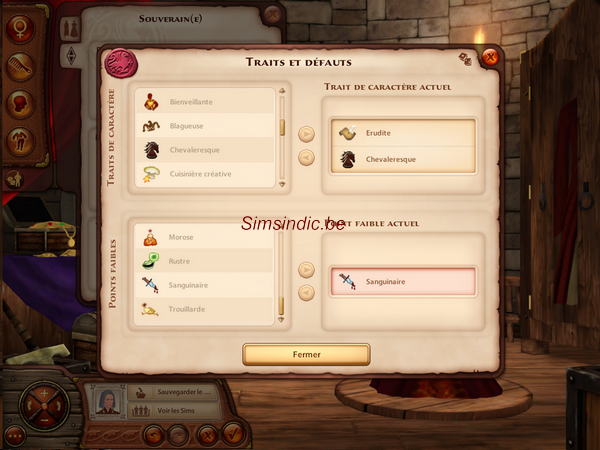
Task: Open the head profile category
Action: (x=17, y=105)
